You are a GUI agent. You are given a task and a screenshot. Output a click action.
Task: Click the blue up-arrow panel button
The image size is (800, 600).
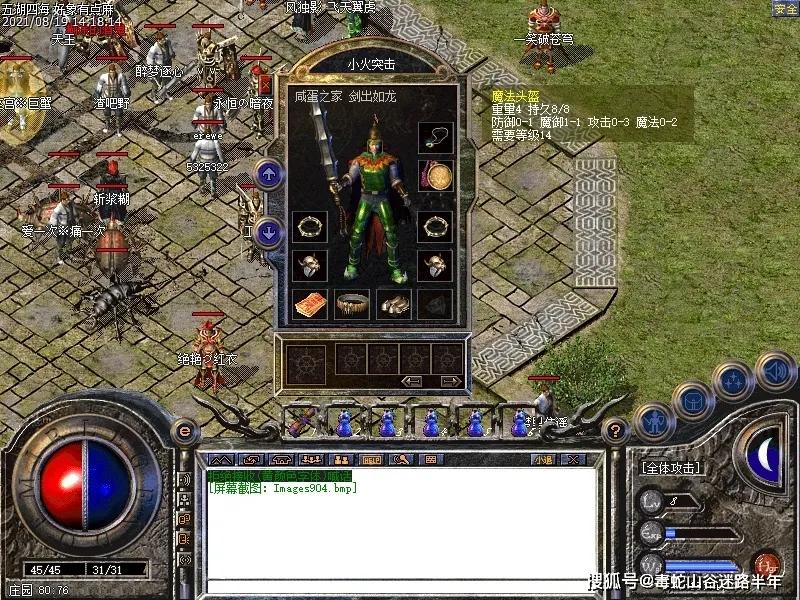[x=268, y=175]
